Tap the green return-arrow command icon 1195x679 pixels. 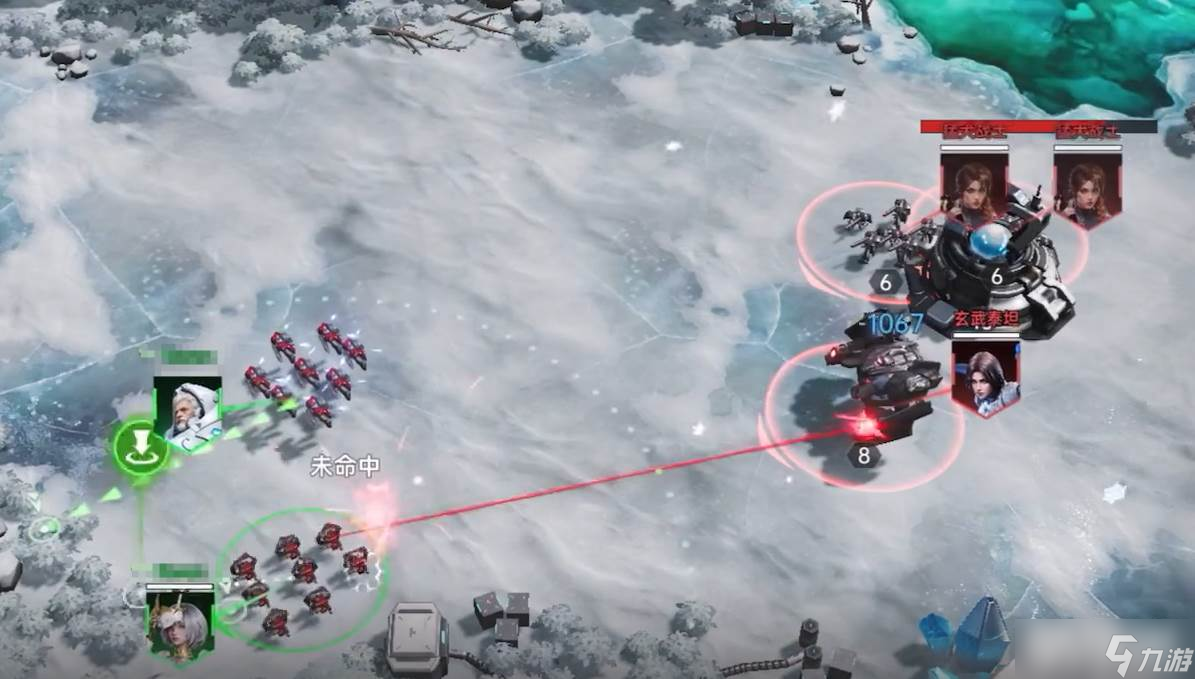click(140, 447)
